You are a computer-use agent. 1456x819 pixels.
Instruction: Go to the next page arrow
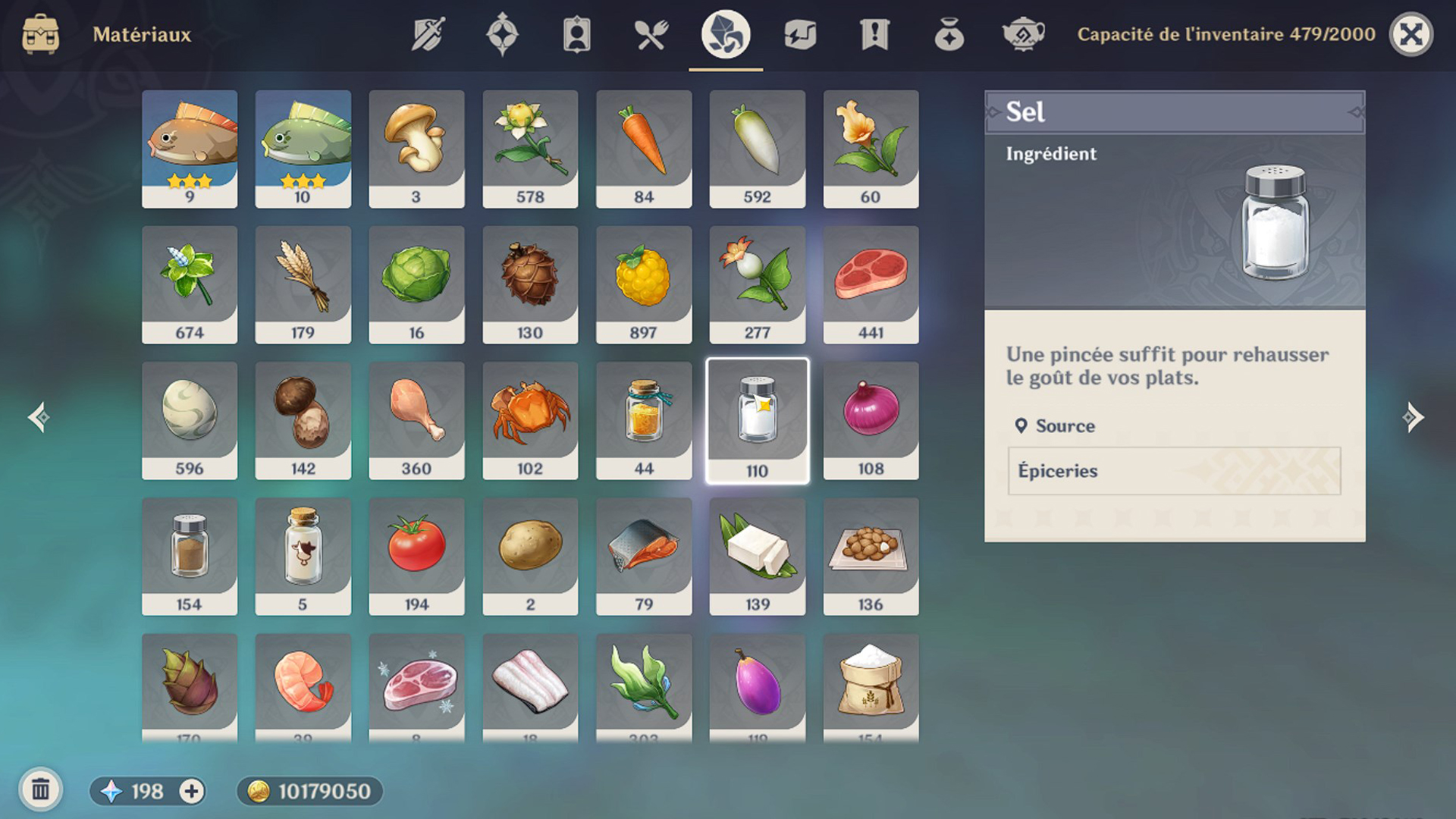[1412, 417]
